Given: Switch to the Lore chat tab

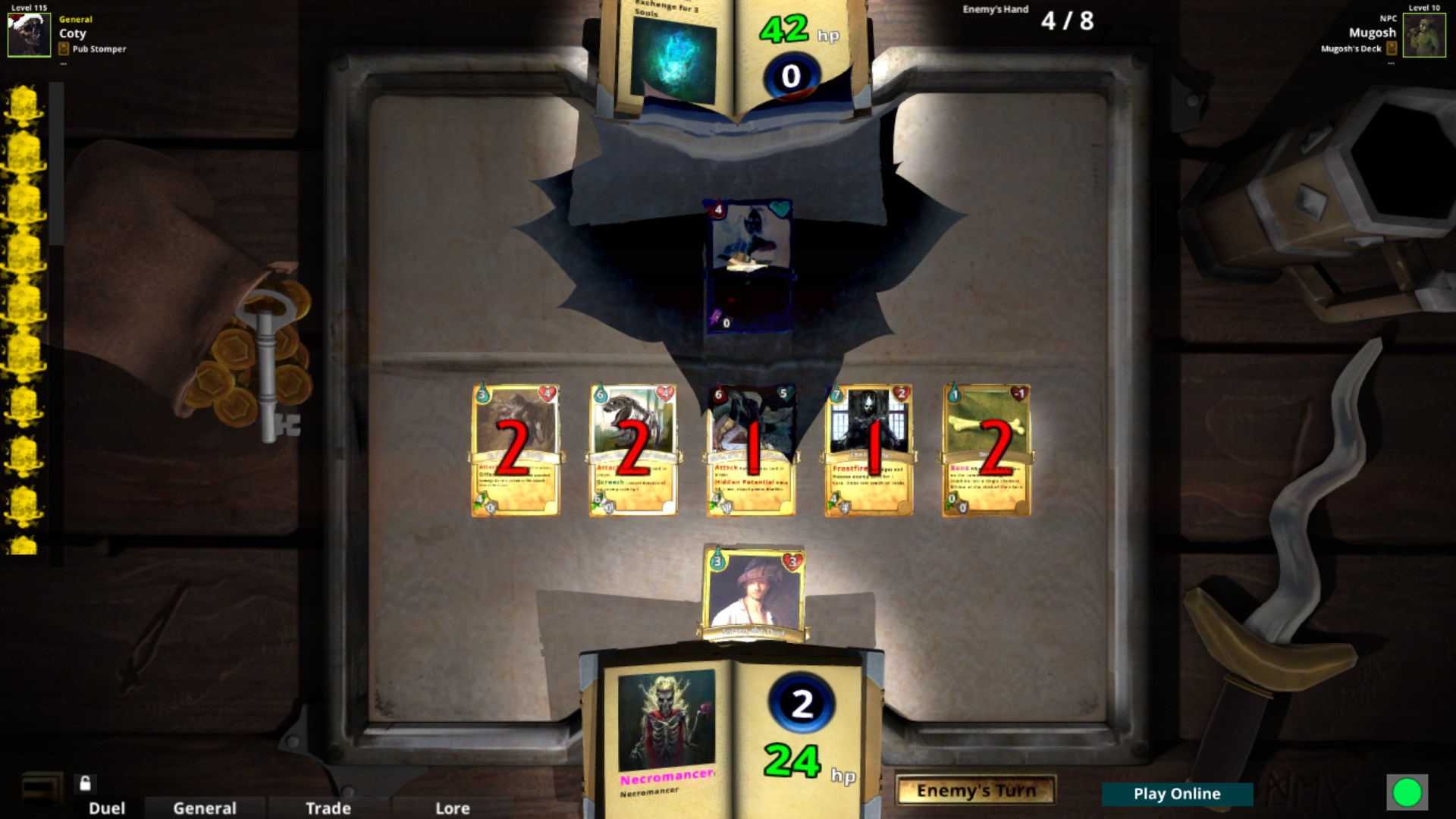Looking at the screenshot, I should pyautogui.click(x=452, y=808).
